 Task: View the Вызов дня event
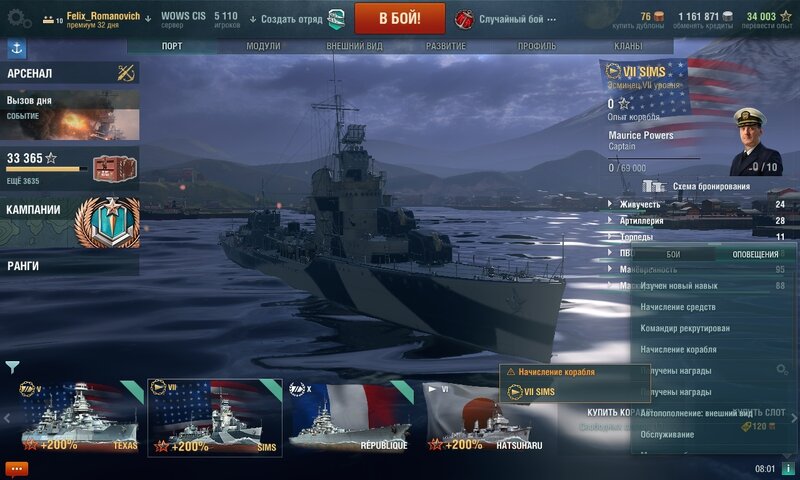pos(70,115)
